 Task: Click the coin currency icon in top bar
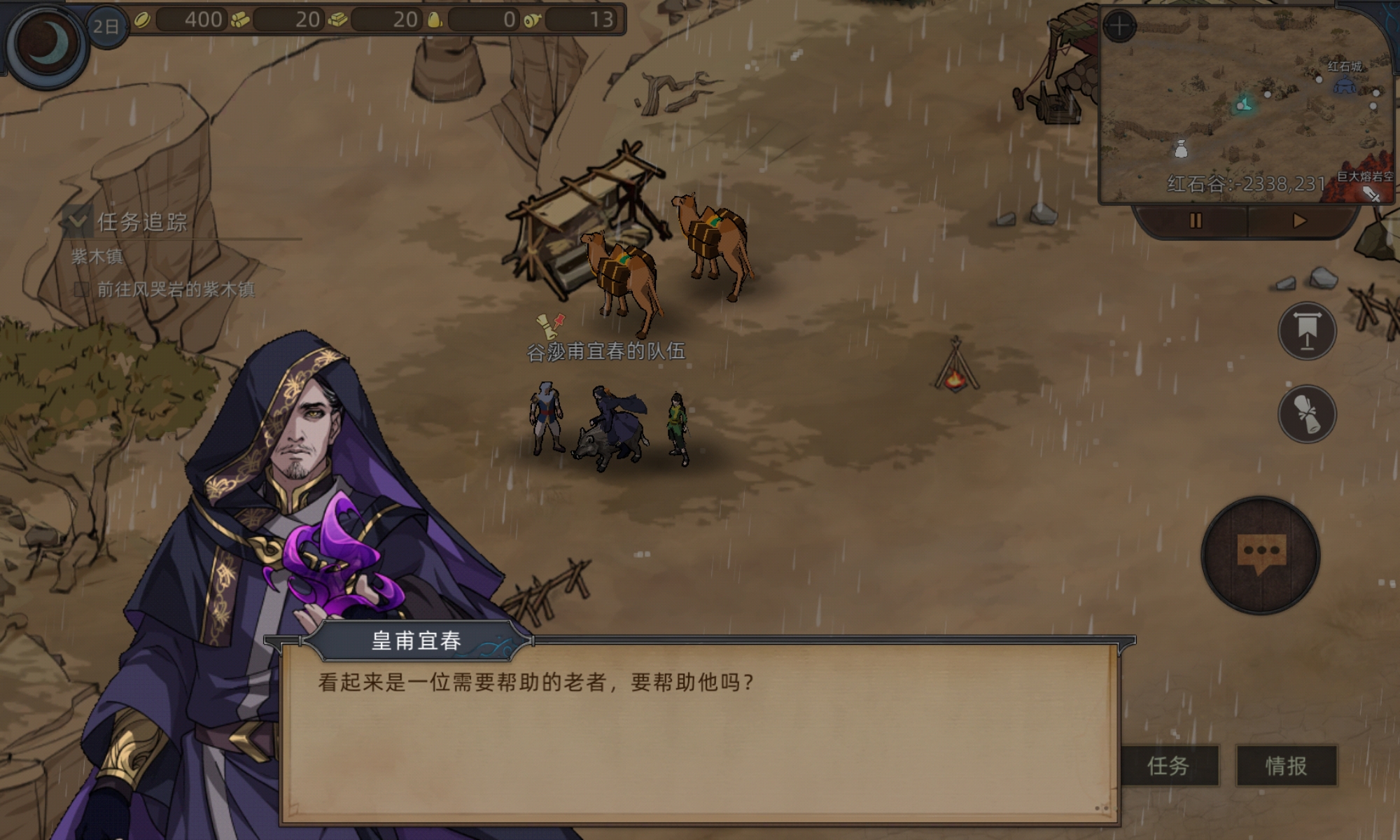click(143, 20)
